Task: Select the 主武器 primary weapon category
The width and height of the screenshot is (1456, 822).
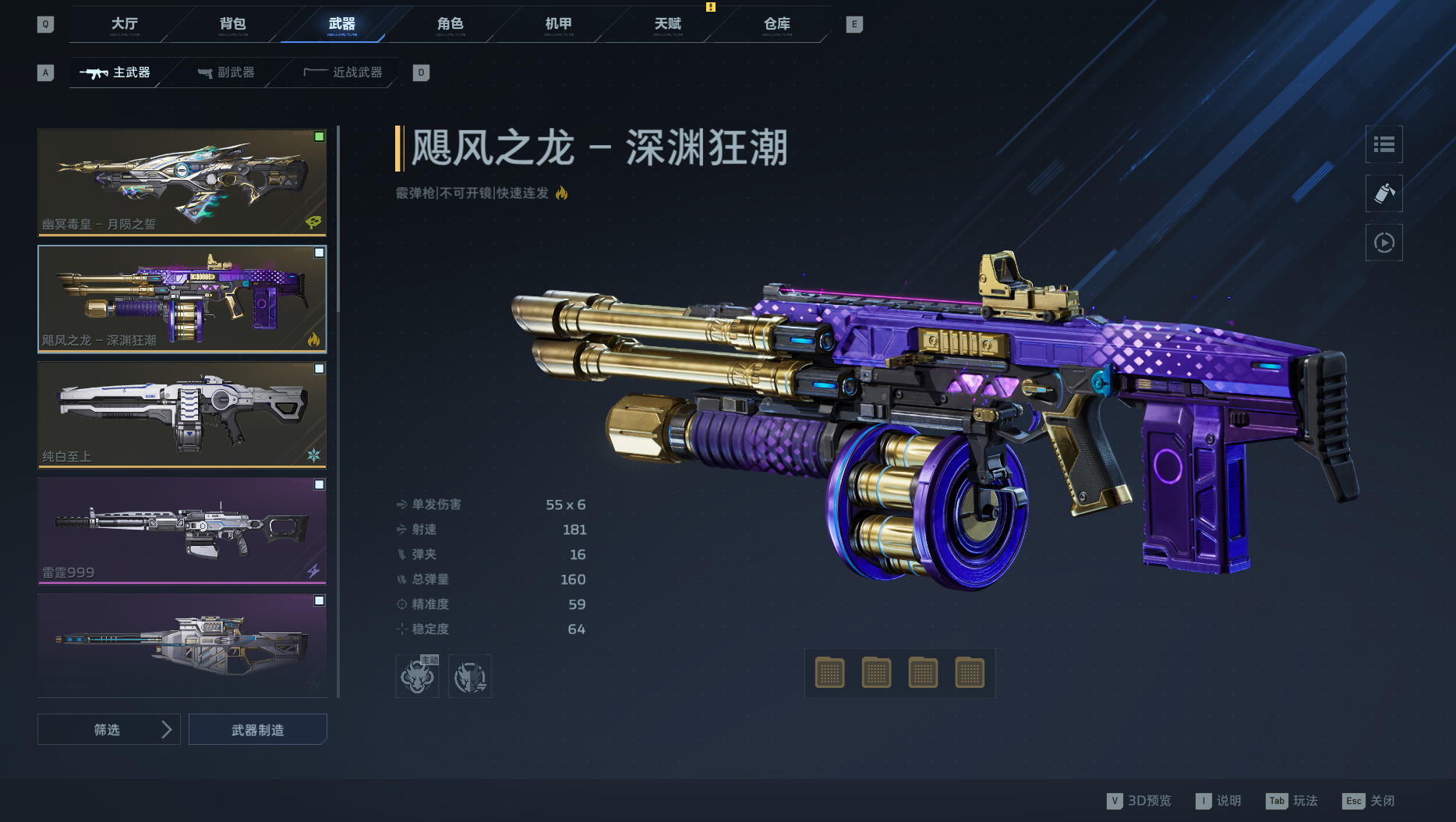Action: 115,73
